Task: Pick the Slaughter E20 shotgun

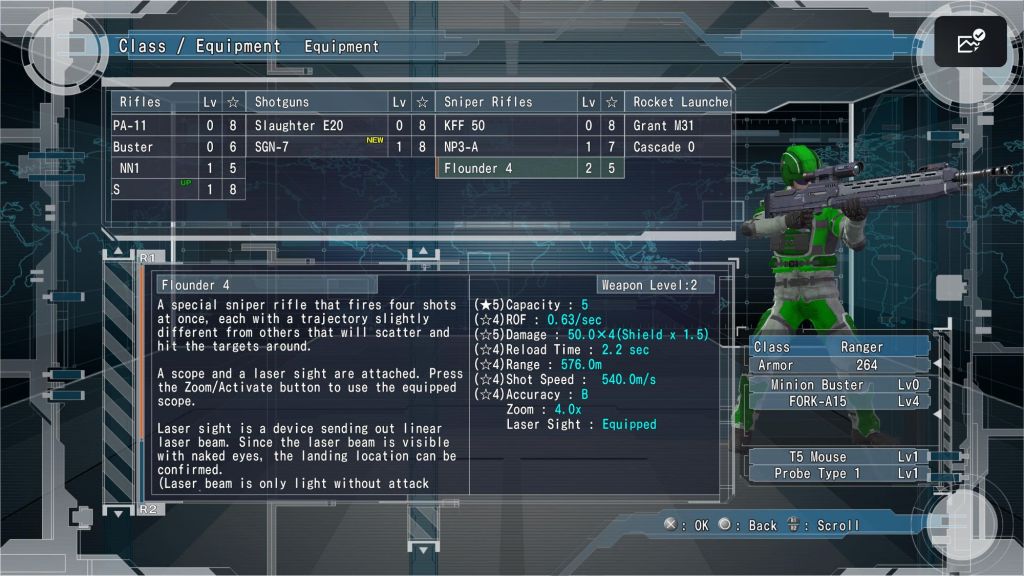Action: pos(316,126)
